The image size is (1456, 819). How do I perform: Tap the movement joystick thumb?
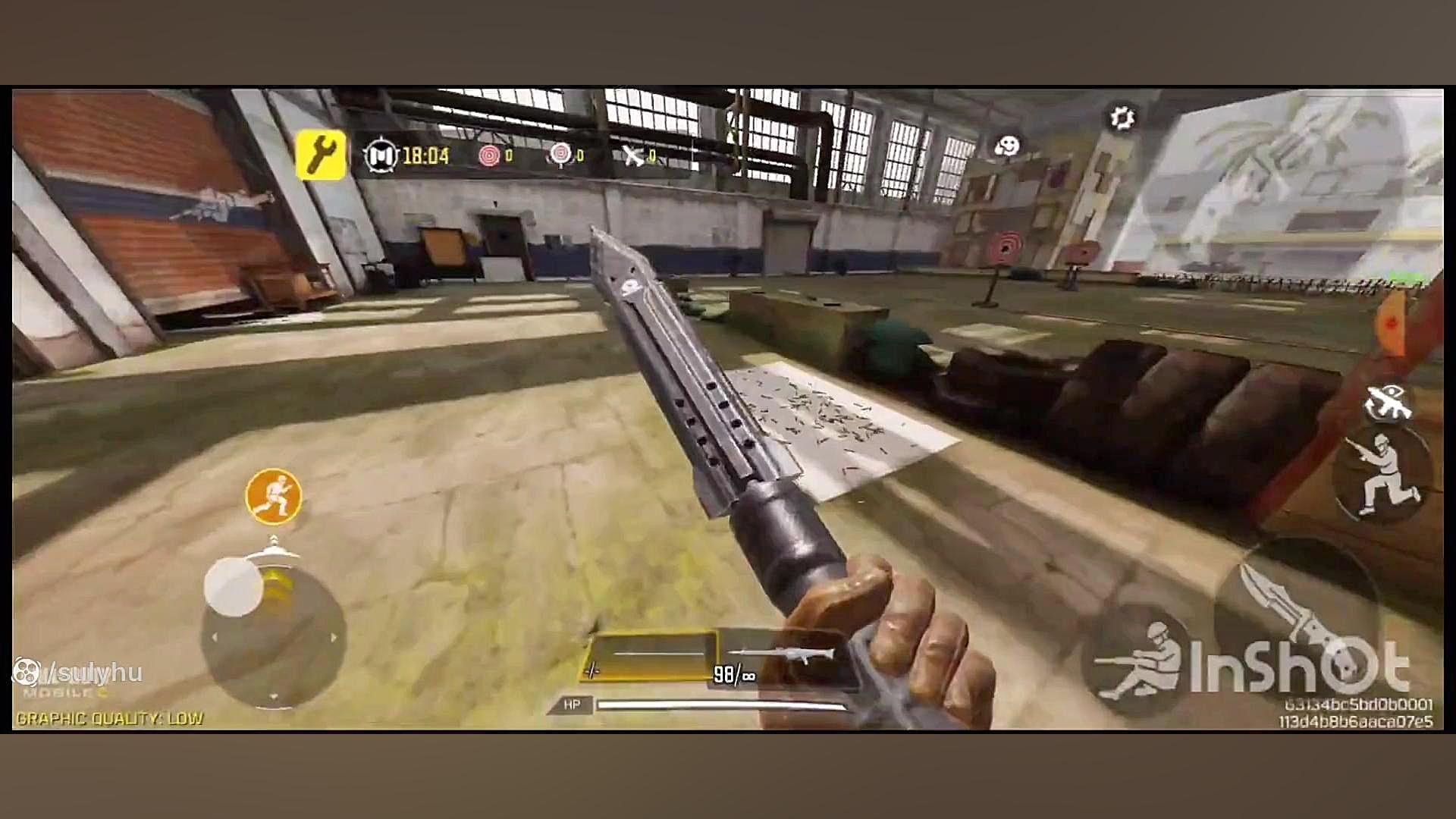pyautogui.click(x=233, y=586)
